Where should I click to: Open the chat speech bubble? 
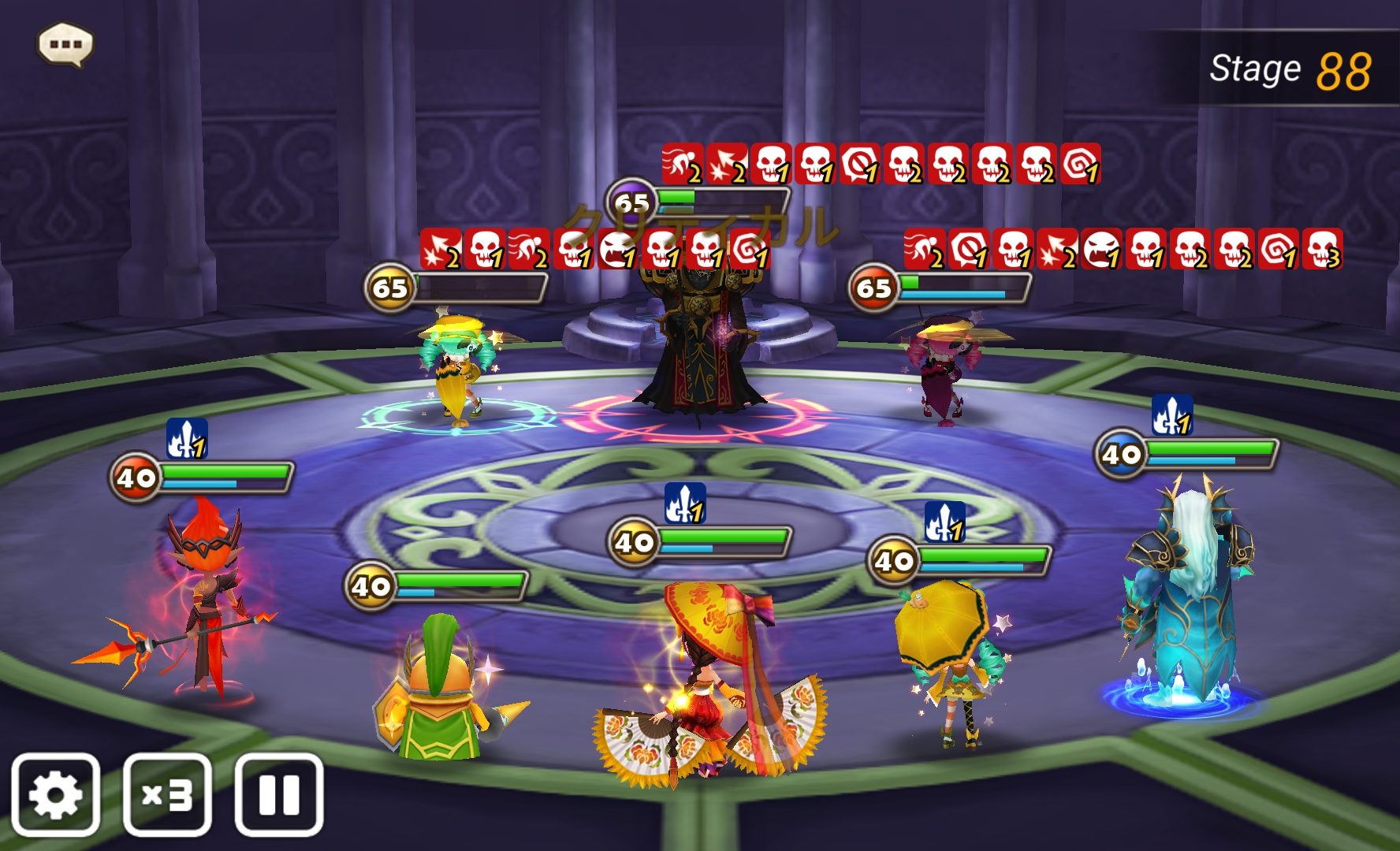65,44
